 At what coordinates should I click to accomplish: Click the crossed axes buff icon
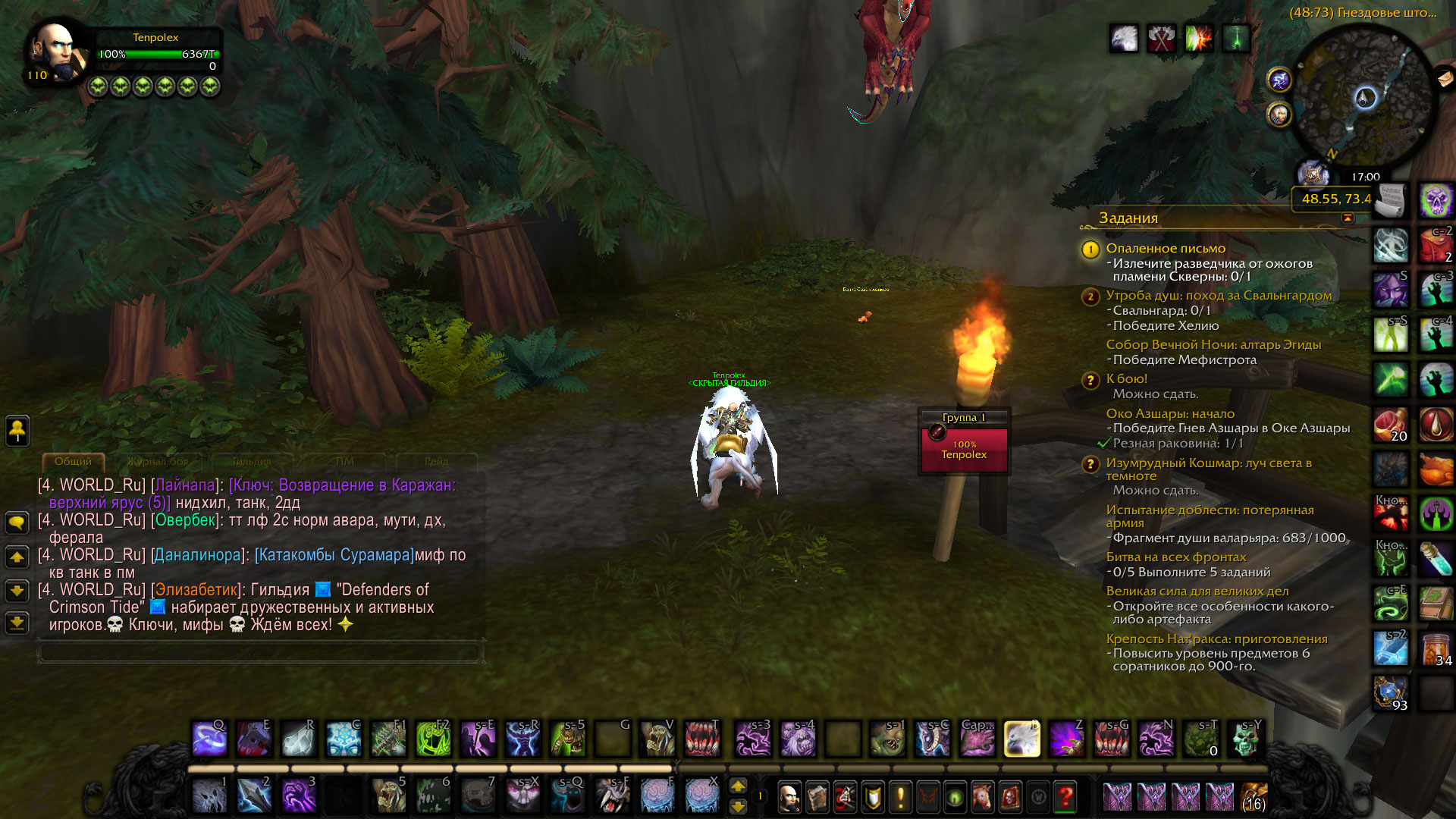(x=1161, y=39)
